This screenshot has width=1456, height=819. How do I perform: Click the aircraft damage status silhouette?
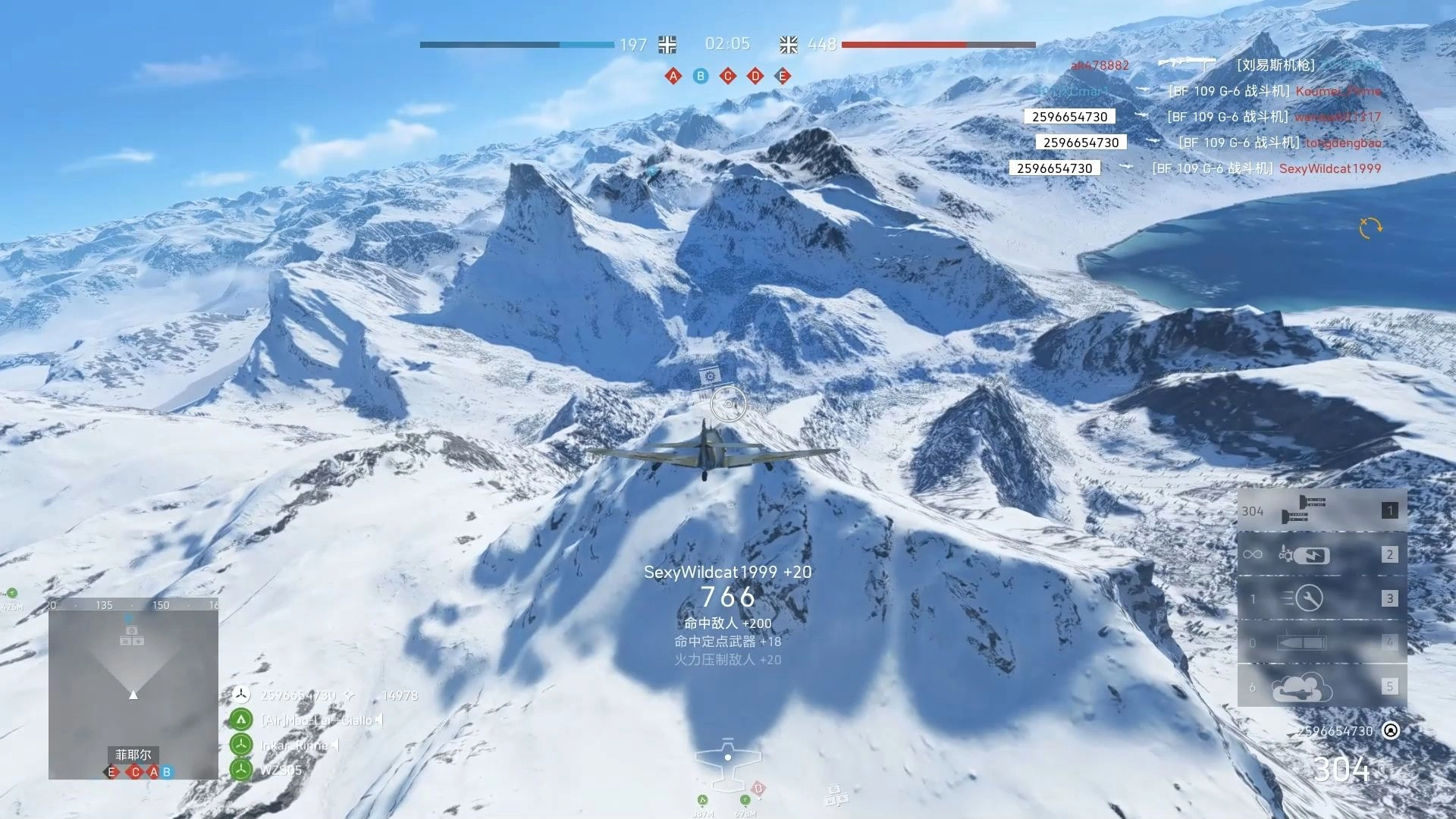(x=728, y=761)
